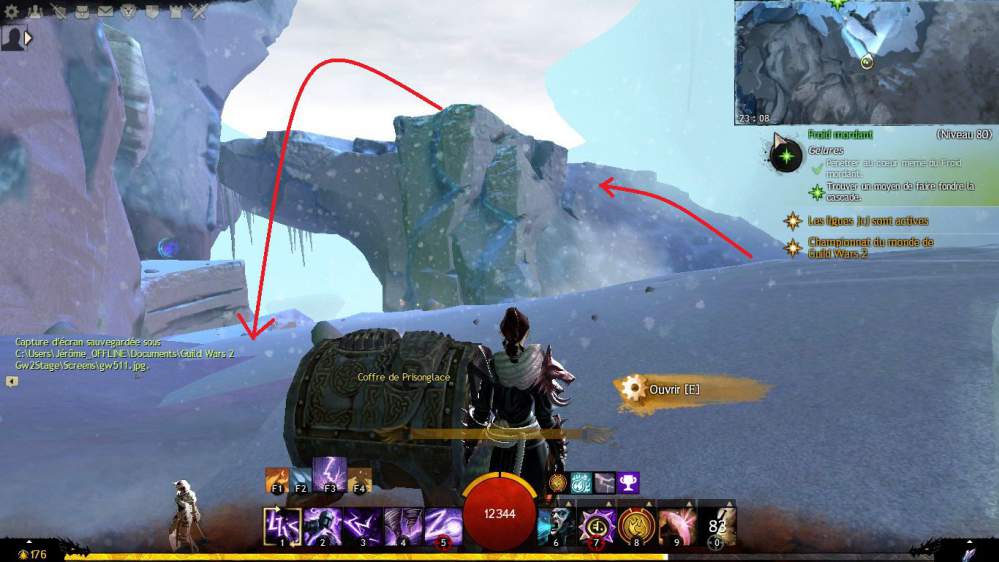This screenshot has height=562, width=999.
Task: Activate the F4 earth attunement
Action: (359, 479)
